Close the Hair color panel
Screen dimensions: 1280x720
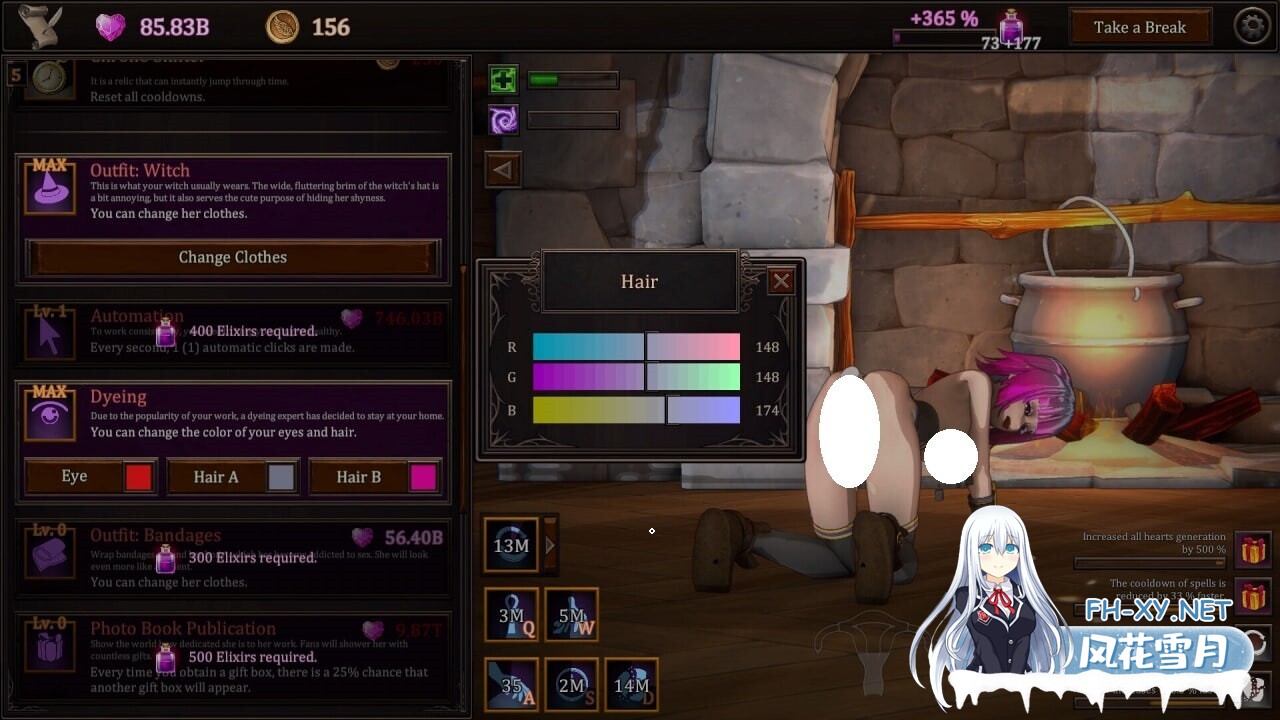click(781, 281)
